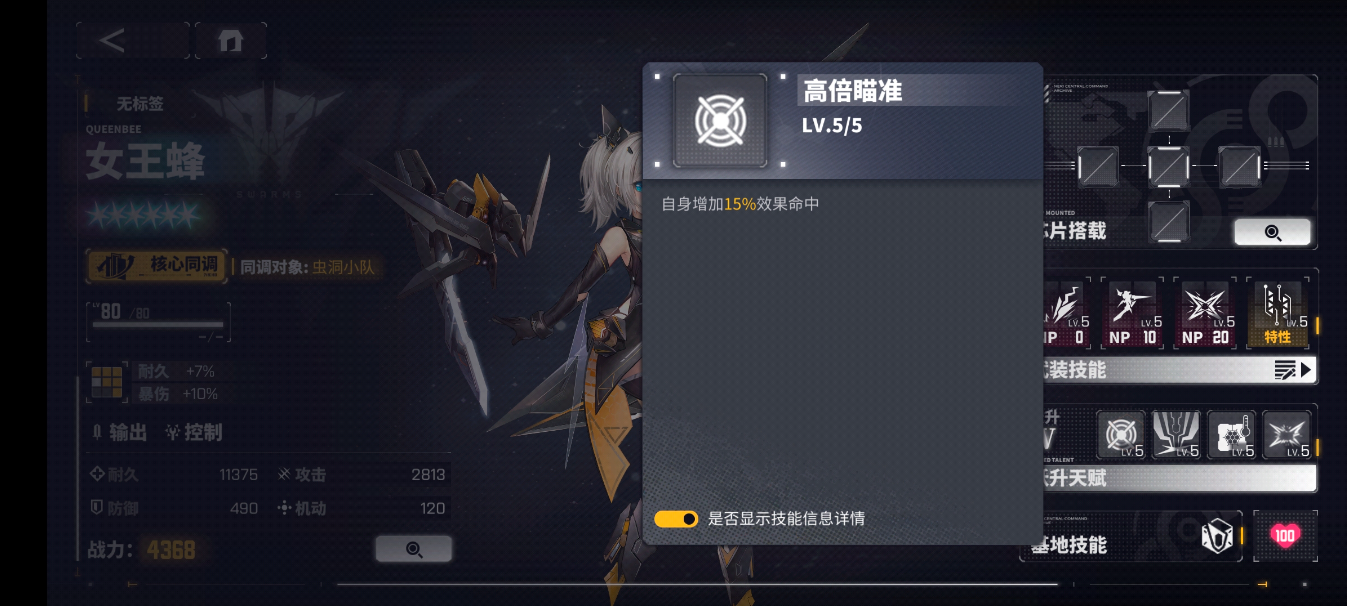The height and width of the screenshot is (606, 1347).
Task: Go back with the arrow button
Action: point(114,41)
